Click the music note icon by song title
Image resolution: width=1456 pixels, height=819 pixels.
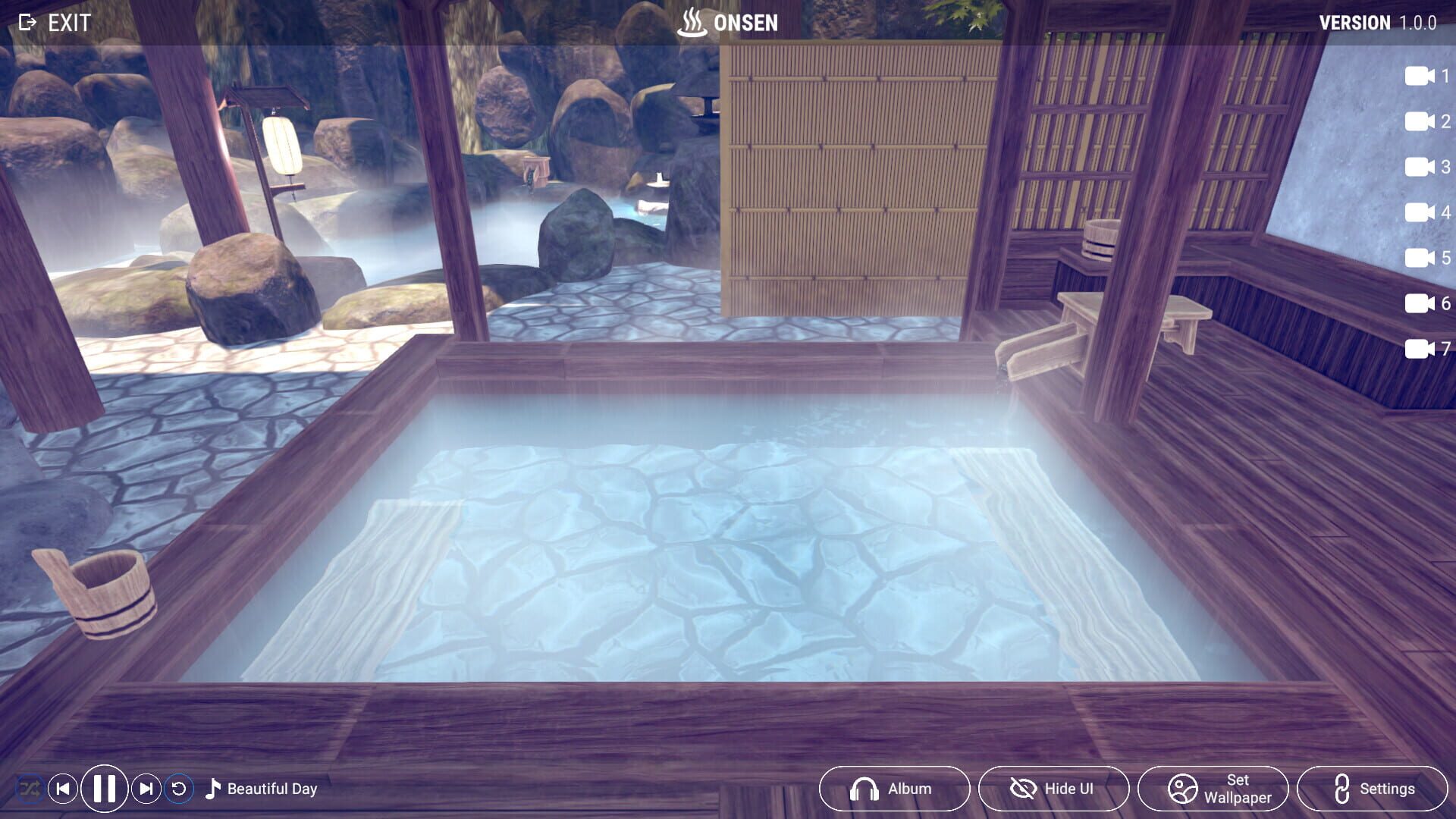pyautogui.click(x=214, y=789)
